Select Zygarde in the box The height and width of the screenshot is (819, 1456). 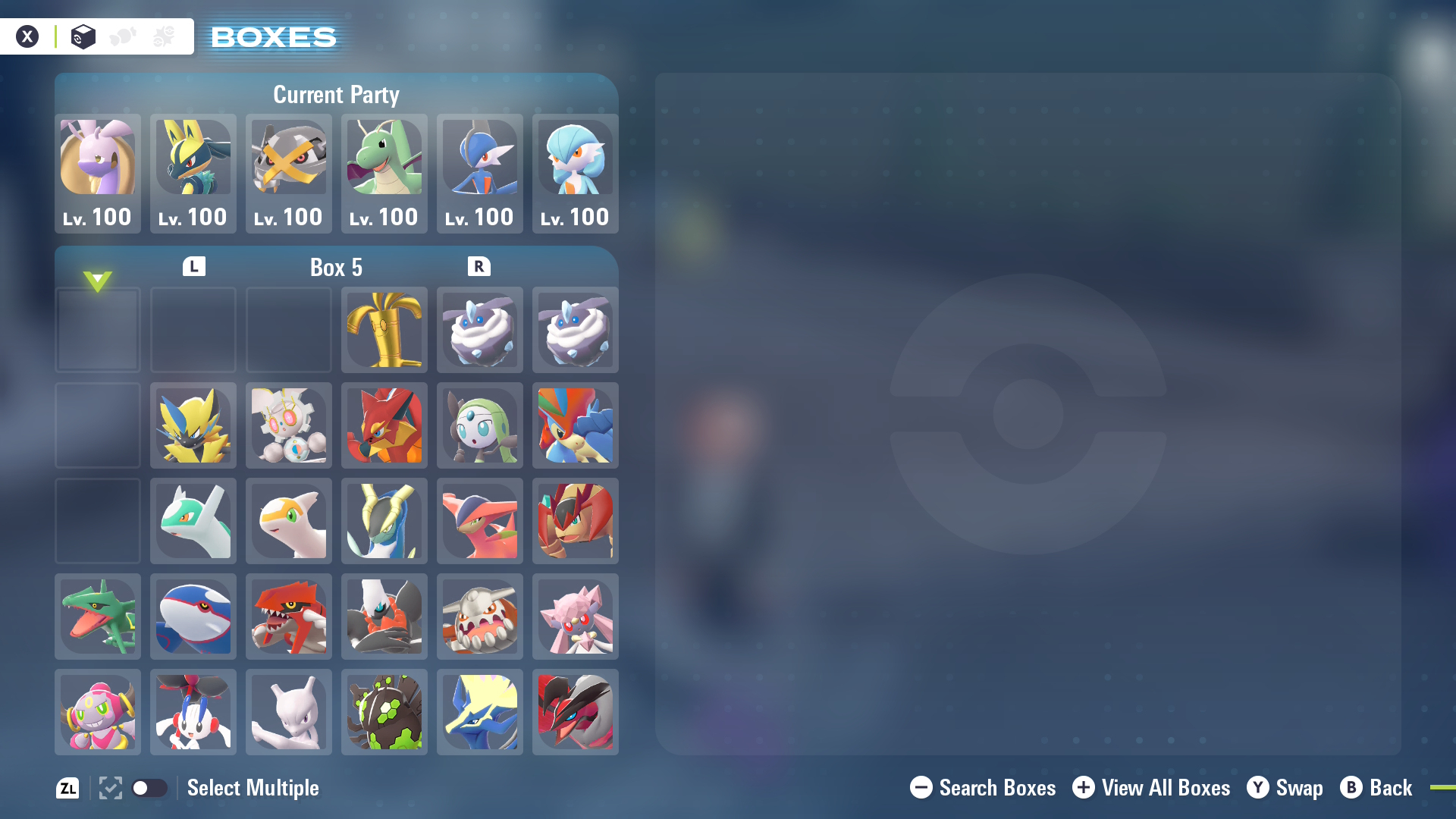[x=384, y=712]
